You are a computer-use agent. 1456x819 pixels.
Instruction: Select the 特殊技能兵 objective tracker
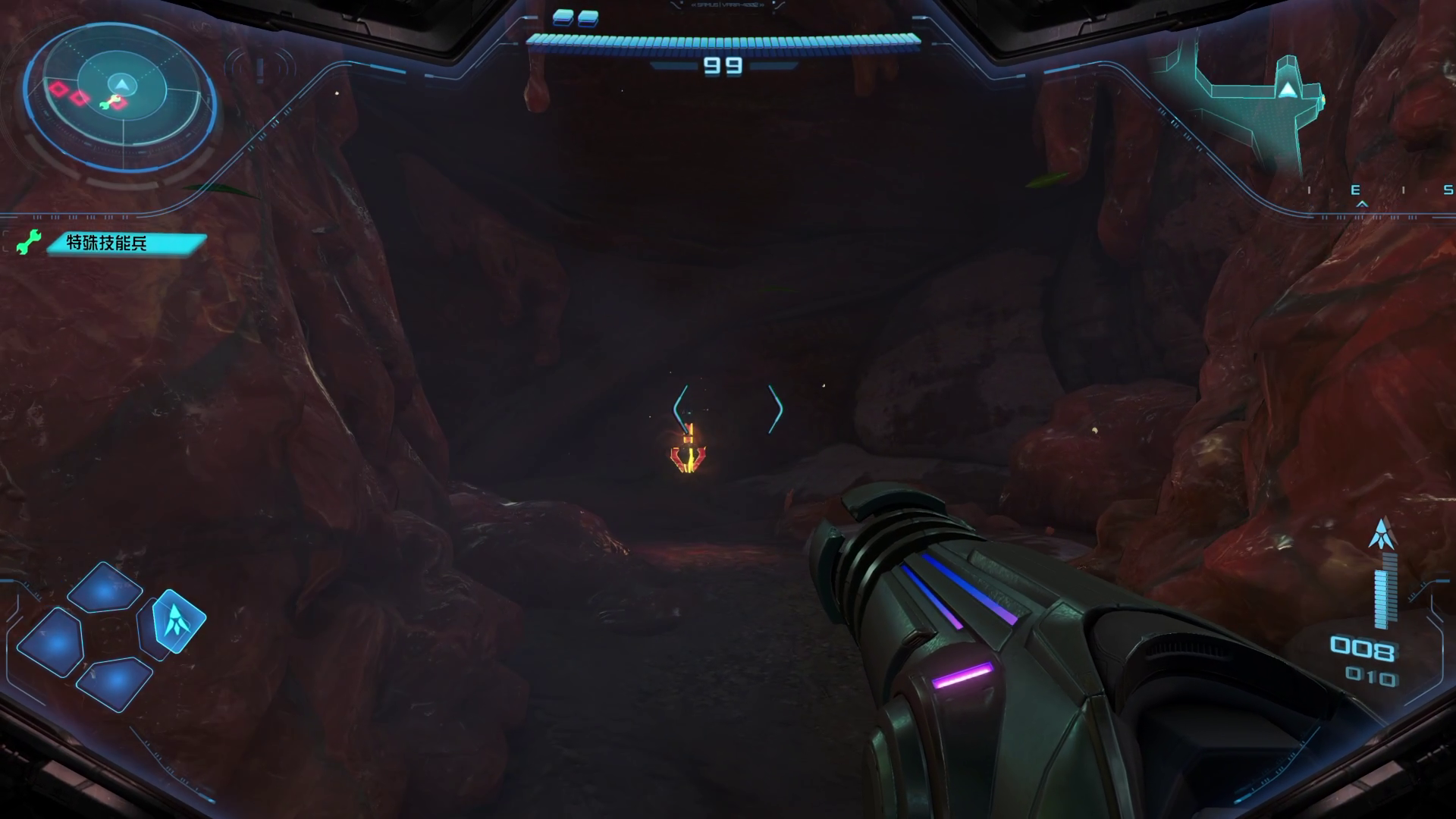(x=126, y=243)
